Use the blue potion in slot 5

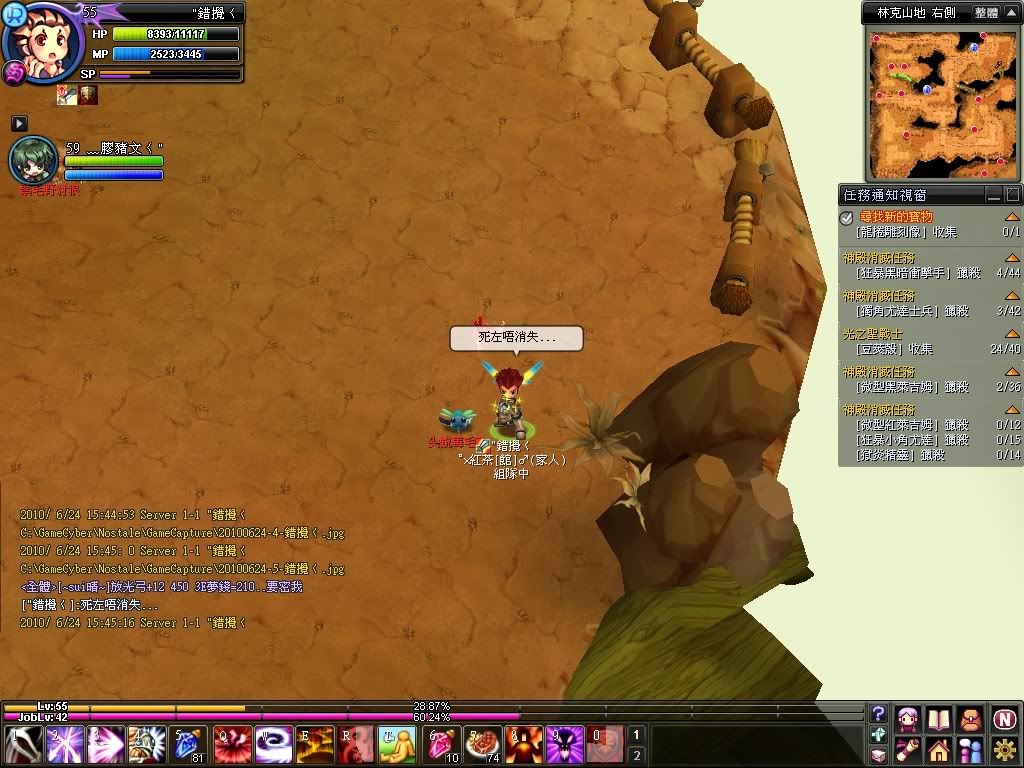tap(189, 745)
